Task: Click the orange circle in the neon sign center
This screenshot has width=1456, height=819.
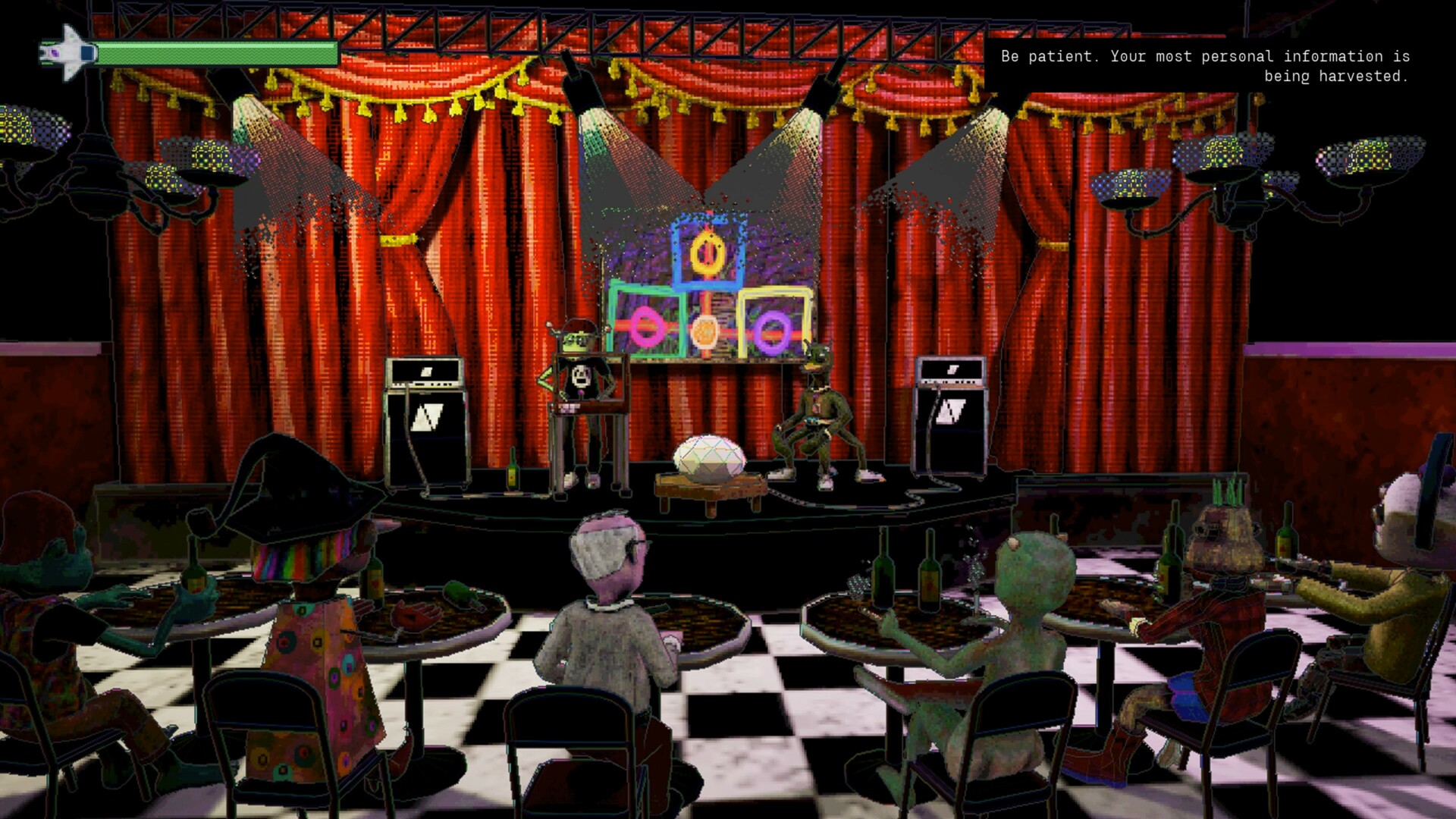Action: click(x=705, y=331)
